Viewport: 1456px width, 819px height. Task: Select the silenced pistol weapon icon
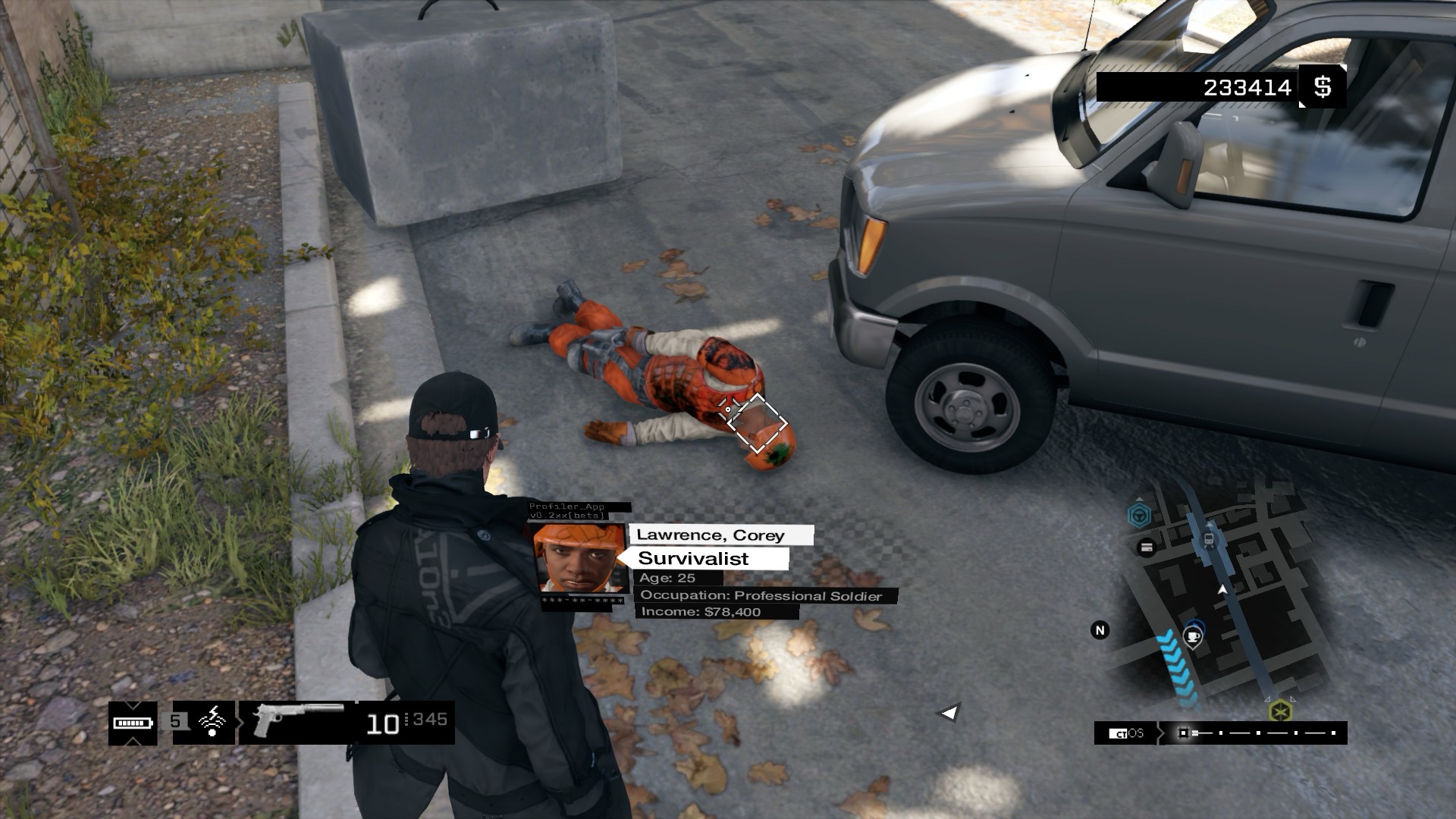pyautogui.click(x=297, y=719)
